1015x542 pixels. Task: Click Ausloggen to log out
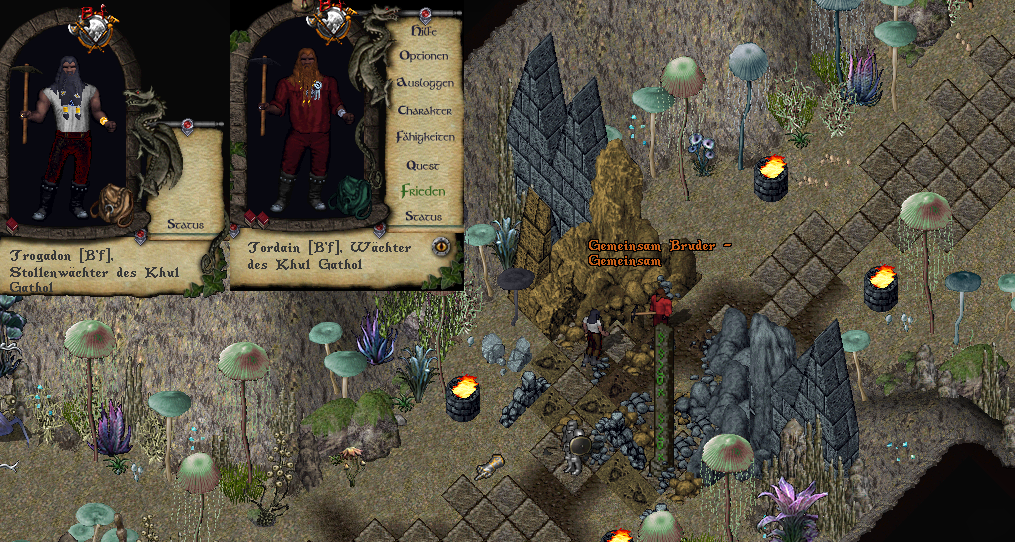pos(425,83)
